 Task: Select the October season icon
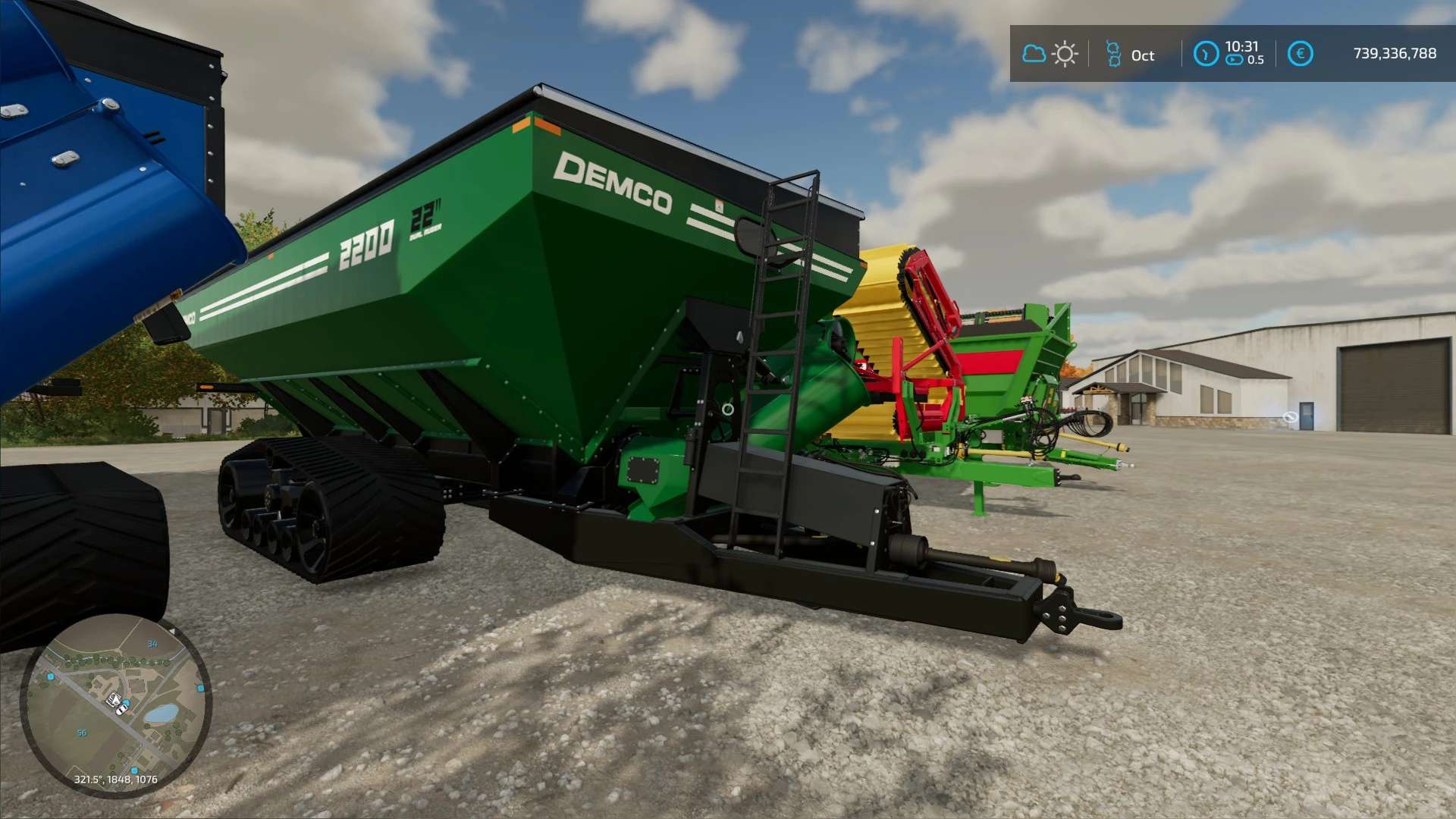[x=1113, y=54]
